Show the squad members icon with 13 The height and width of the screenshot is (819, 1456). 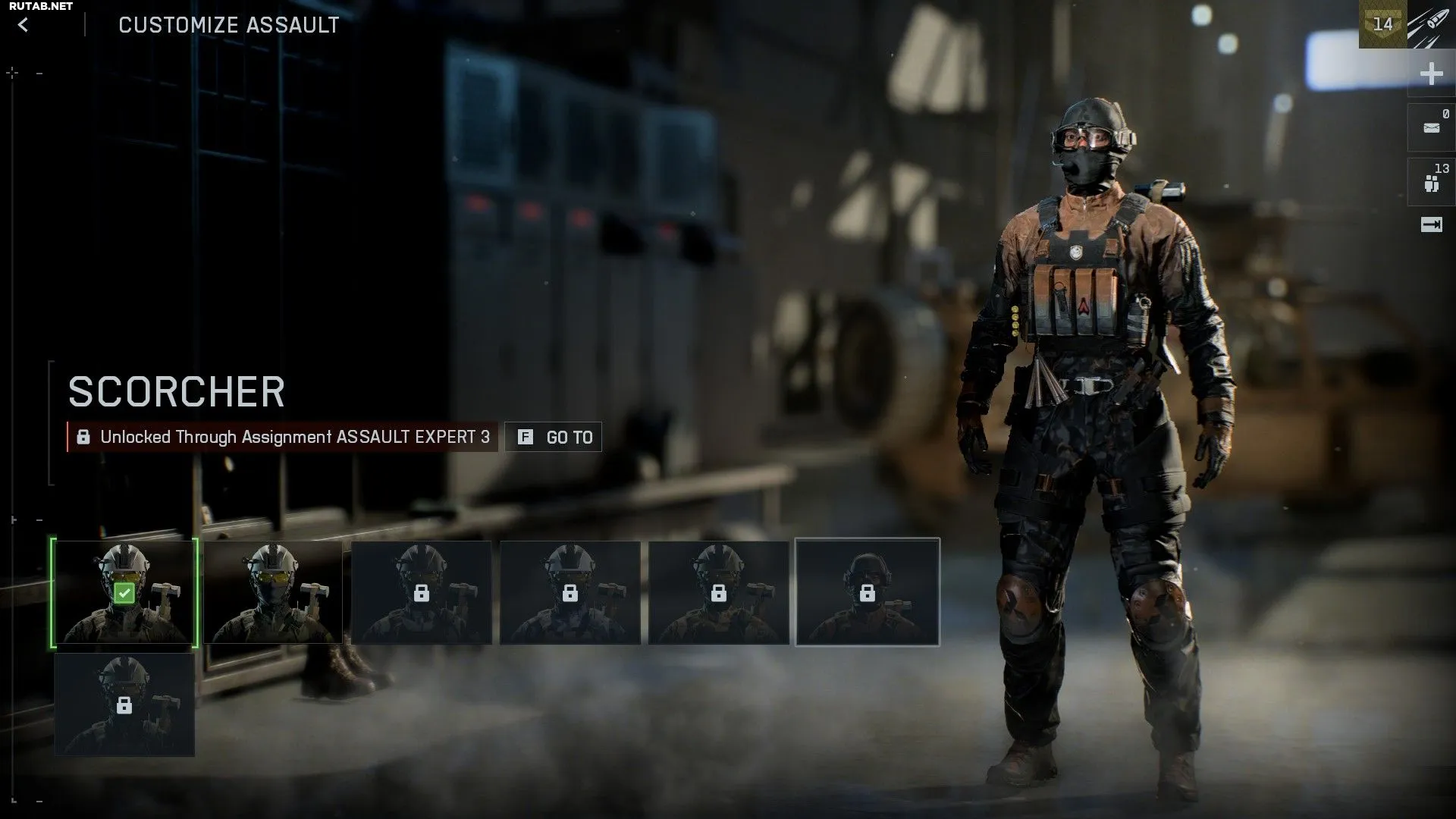point(1431,182)
